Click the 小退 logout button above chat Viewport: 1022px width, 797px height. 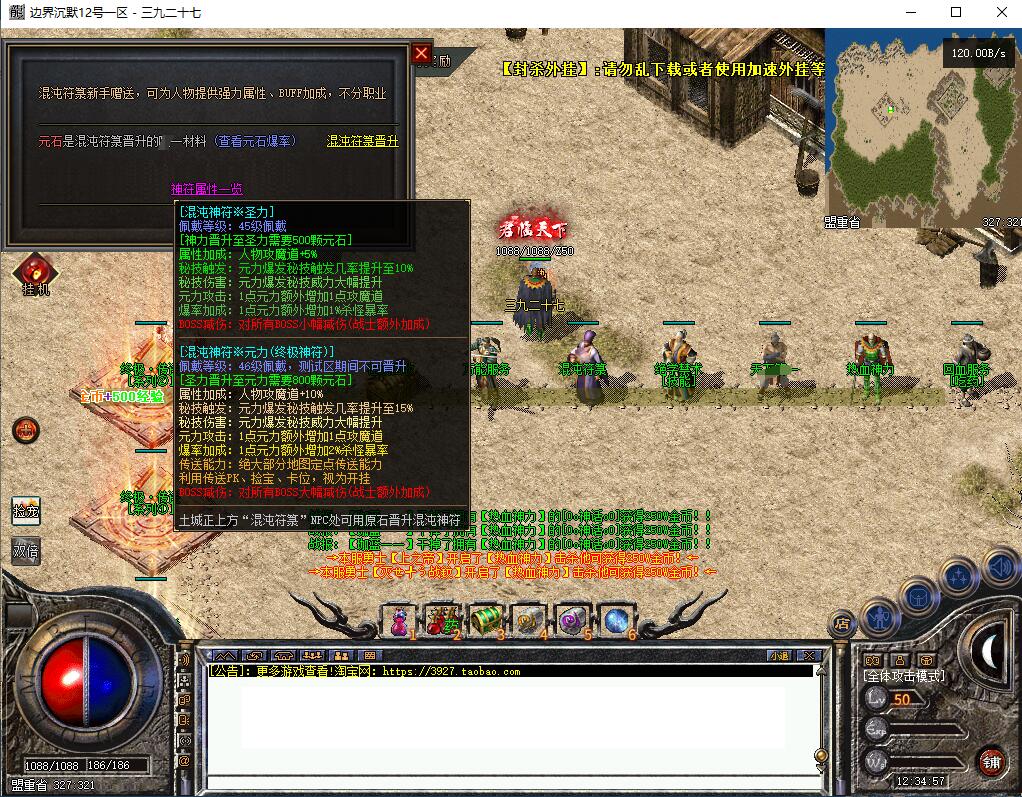coord(779,656)
